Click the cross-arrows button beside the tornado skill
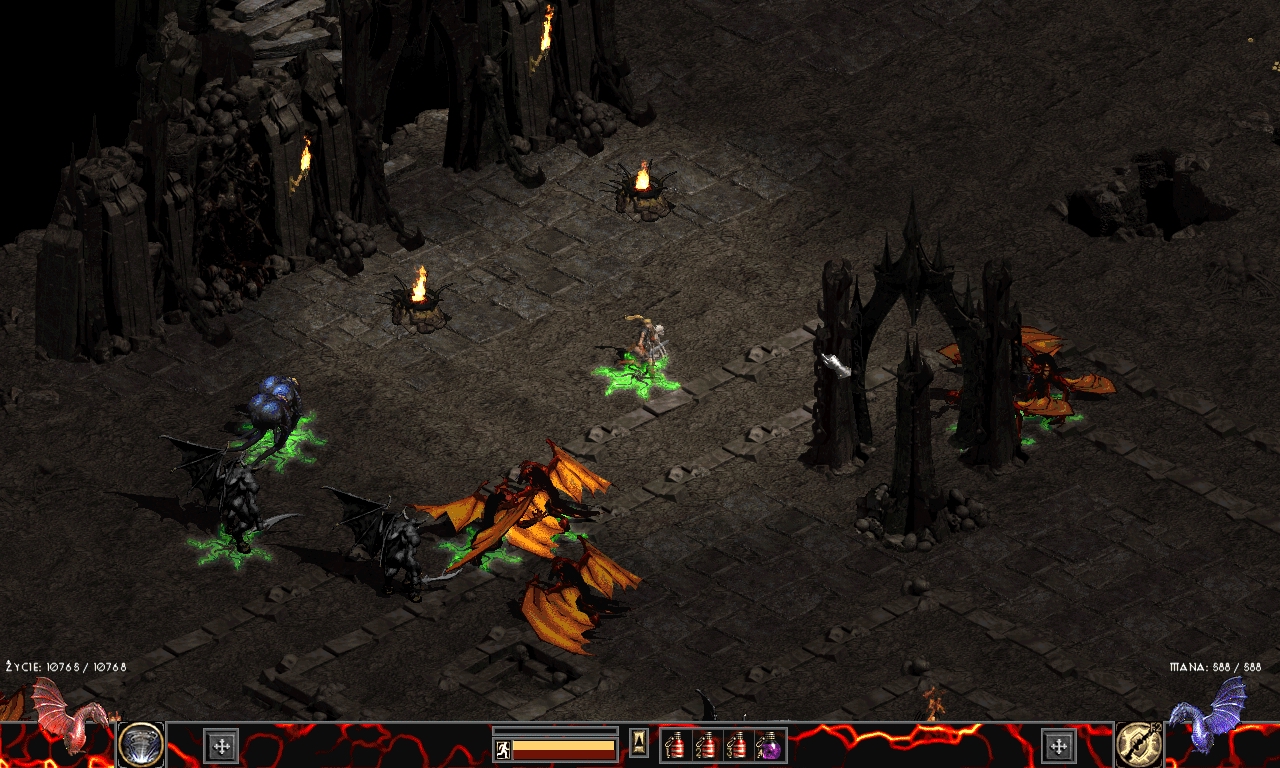The width and height of the screenshot is (1280, 768). [x=221, y=745]
